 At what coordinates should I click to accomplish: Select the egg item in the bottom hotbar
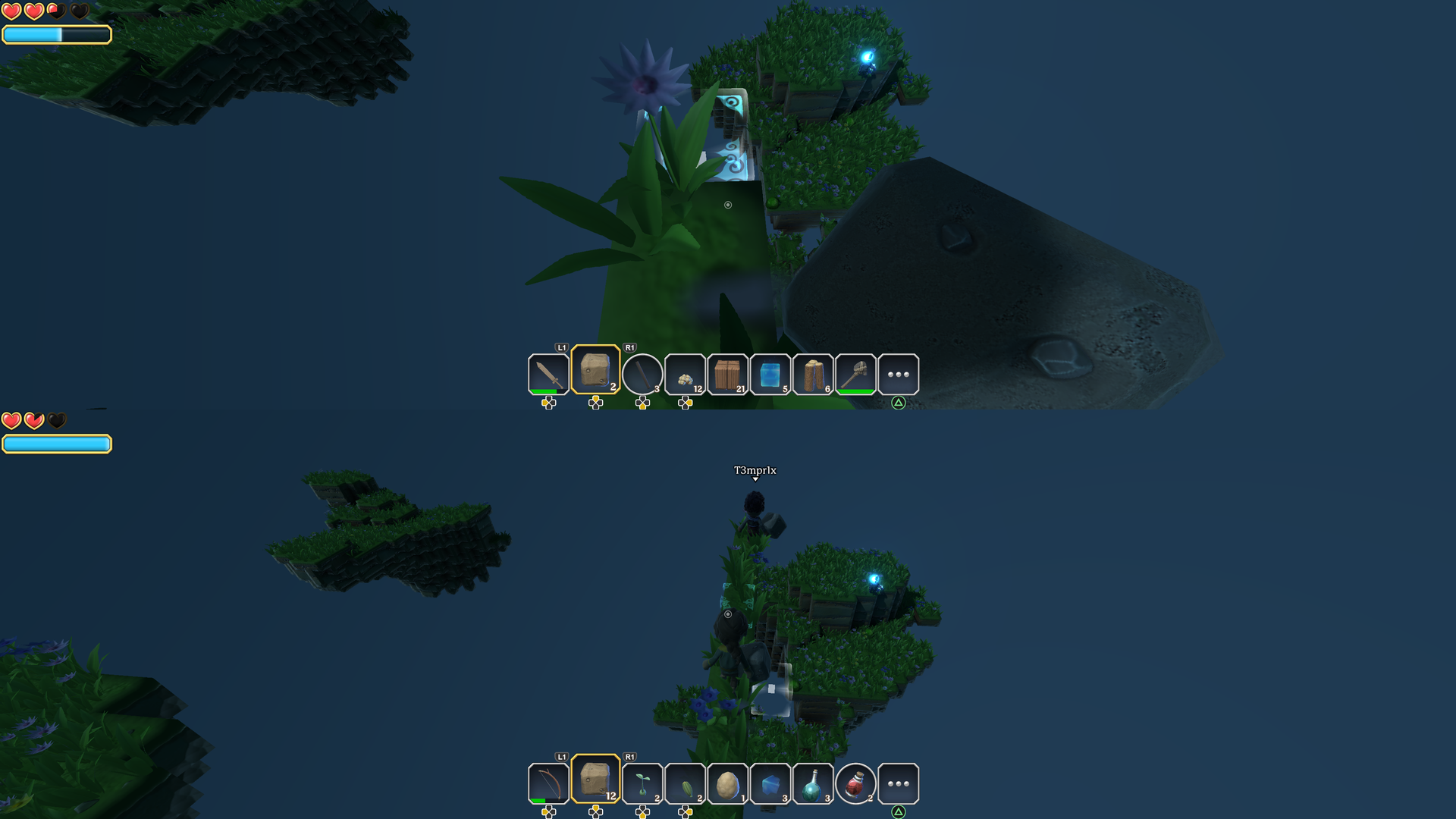point(728,783)
